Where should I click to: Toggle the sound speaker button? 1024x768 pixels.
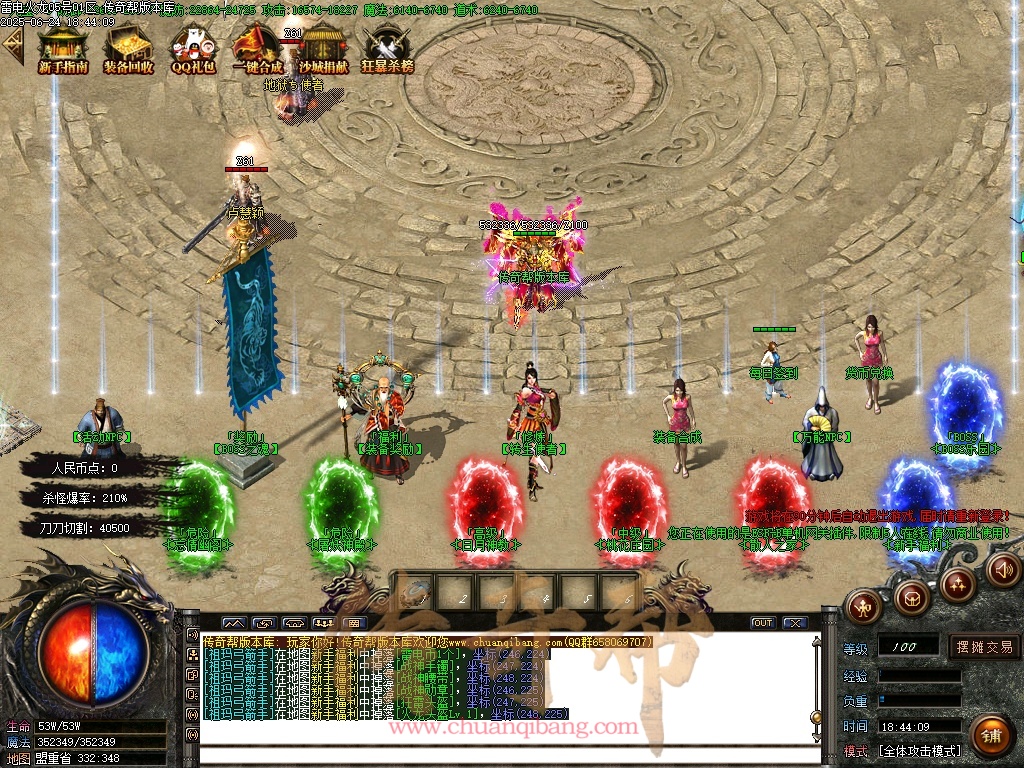pos(1003,570)
